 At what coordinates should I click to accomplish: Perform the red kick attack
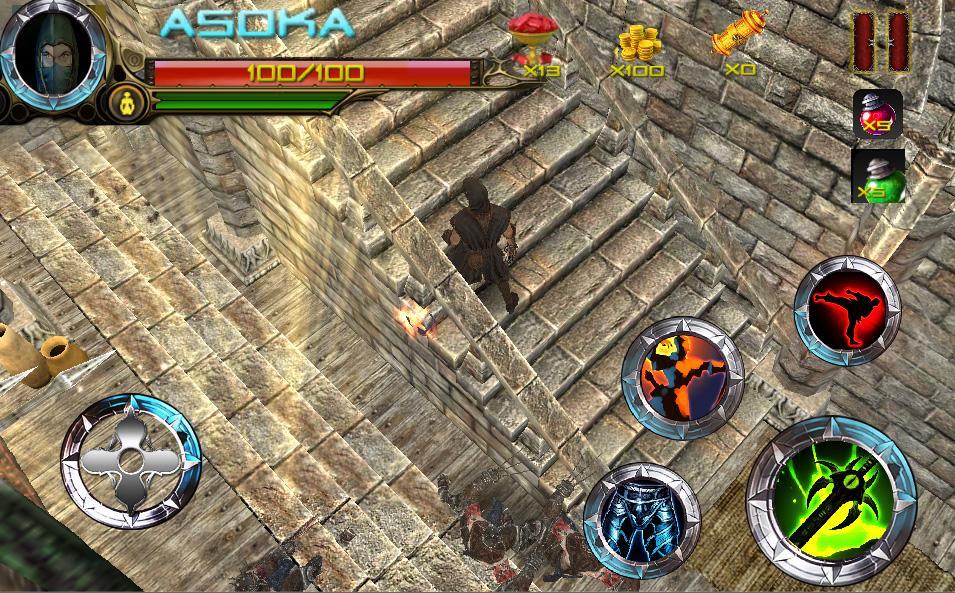(x=847, y=310)
